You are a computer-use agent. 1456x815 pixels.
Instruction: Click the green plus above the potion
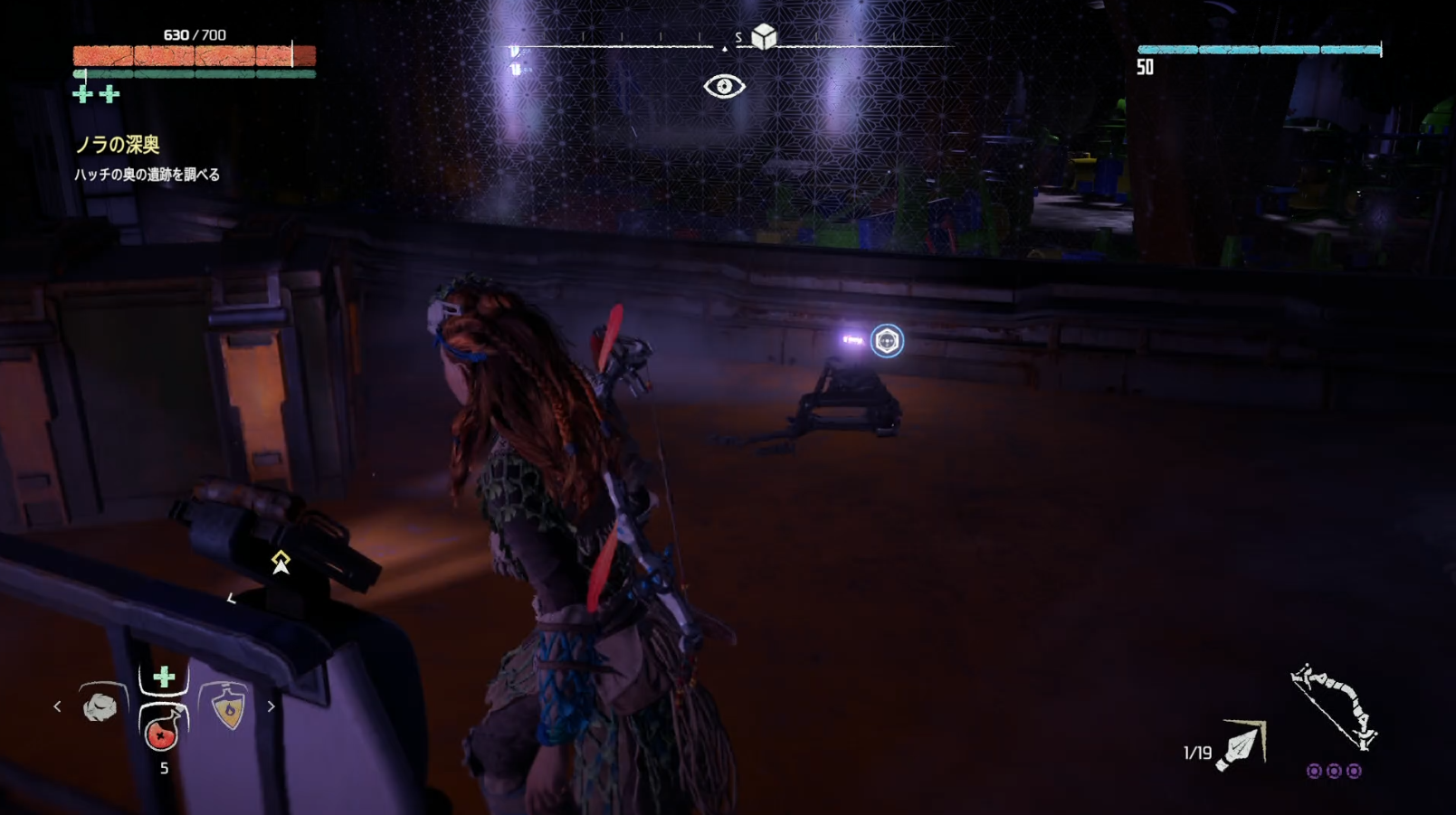[164, 677]
